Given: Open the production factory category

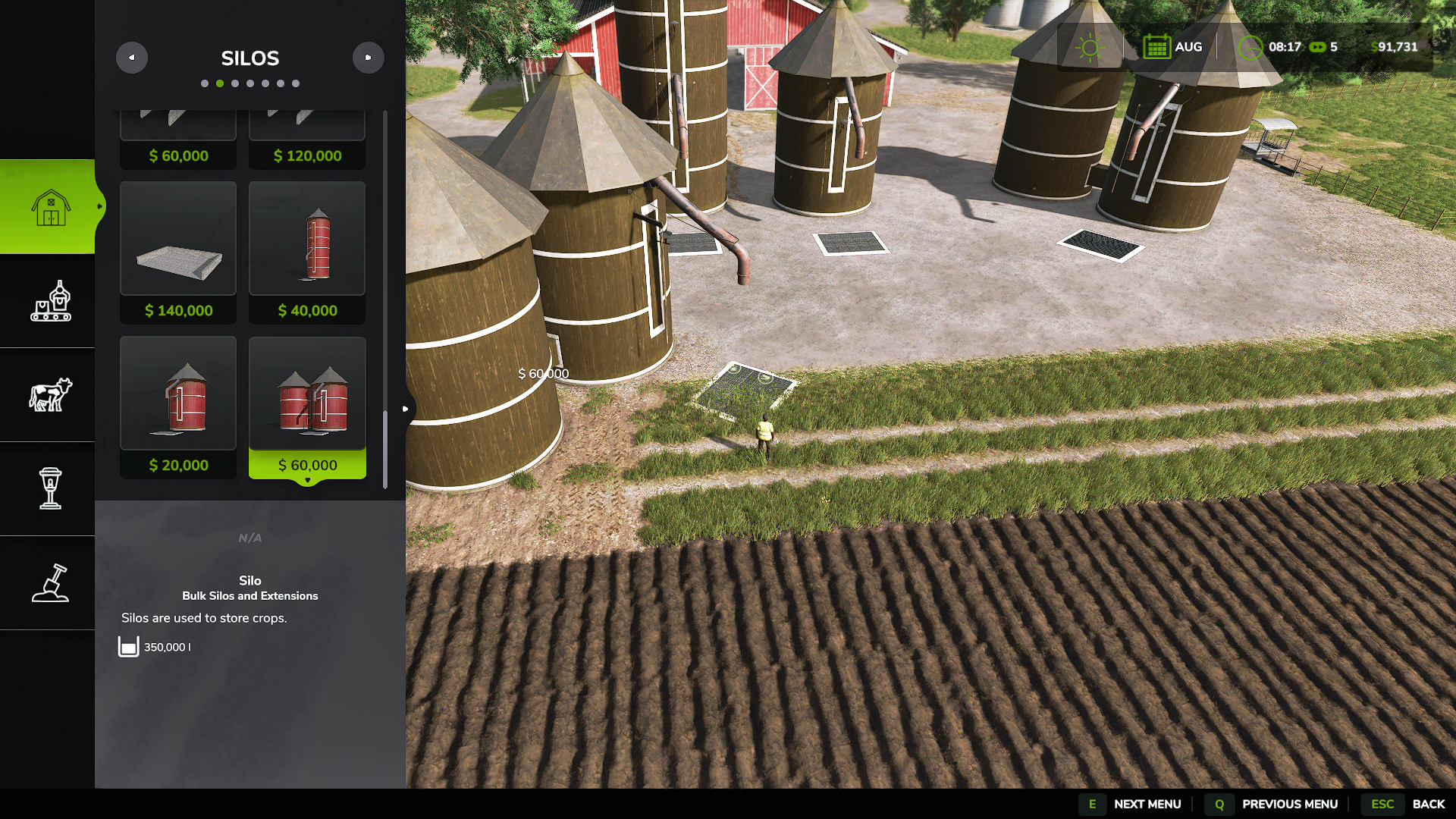Looking at the screenshot, I should [49, 301].
